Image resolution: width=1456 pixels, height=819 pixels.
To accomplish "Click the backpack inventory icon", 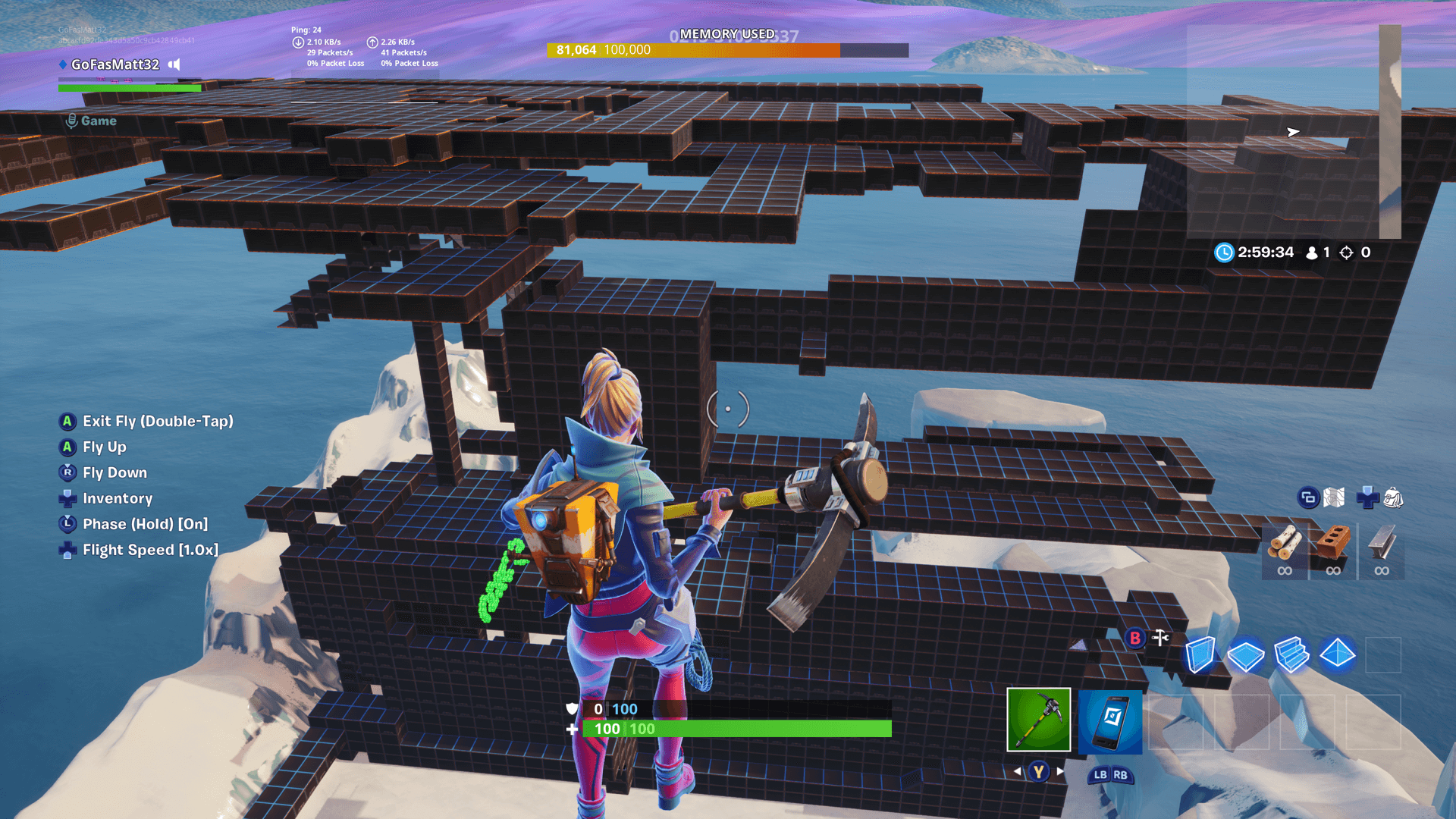I will click(1394, 498).
